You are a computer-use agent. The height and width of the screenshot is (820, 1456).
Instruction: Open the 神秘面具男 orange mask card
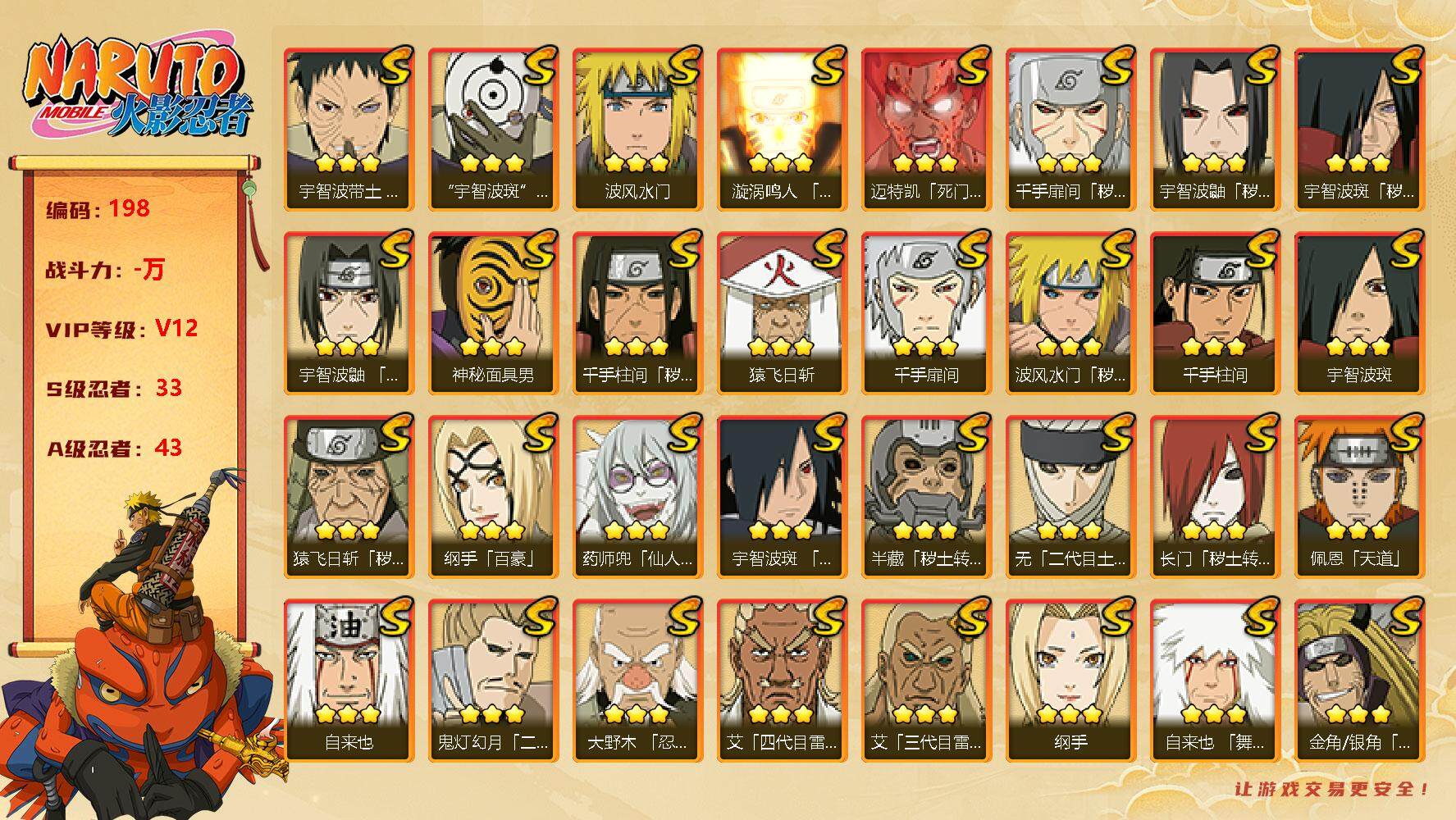493,312
